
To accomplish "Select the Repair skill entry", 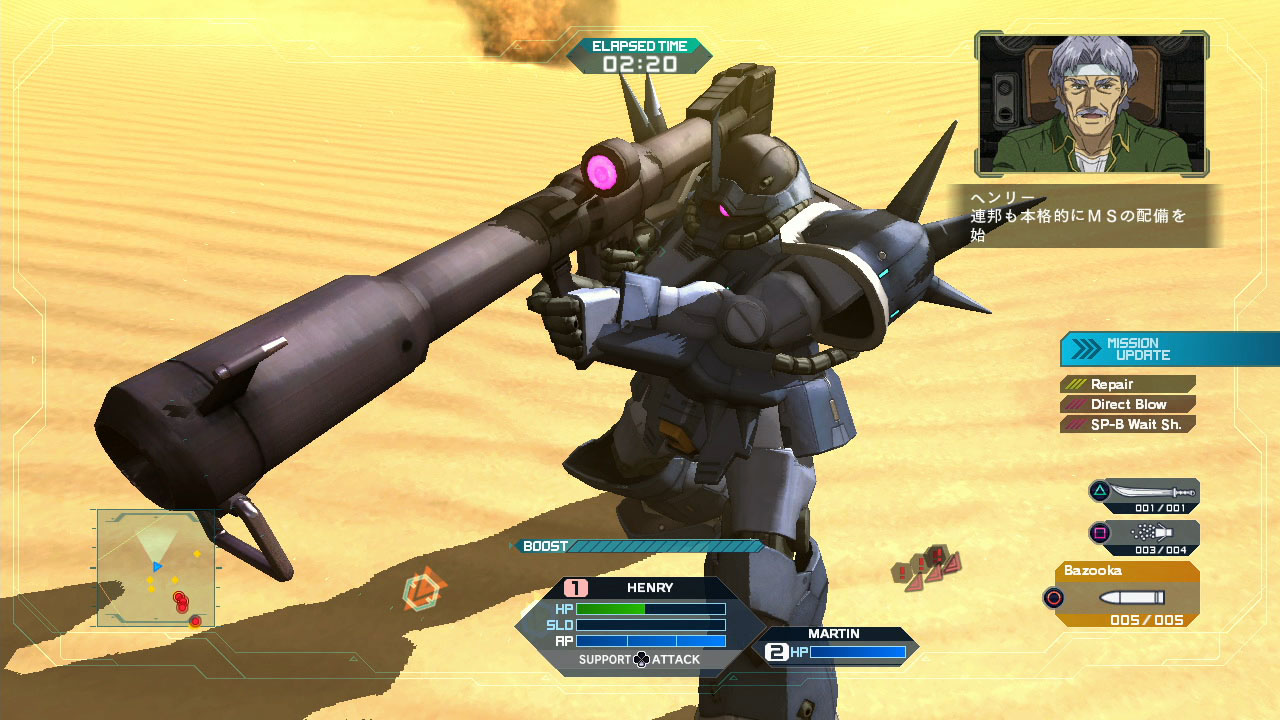I will (x=1128, y=384).
